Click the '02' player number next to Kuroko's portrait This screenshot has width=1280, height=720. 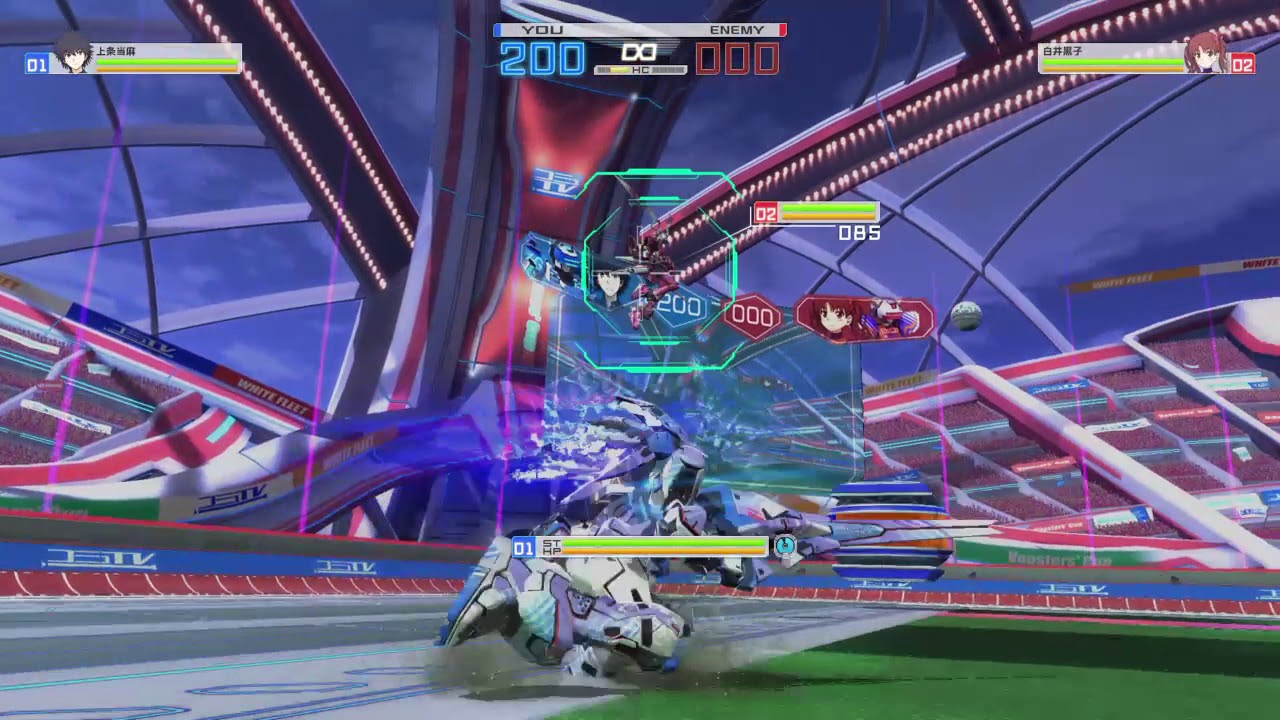[1243, 63]
